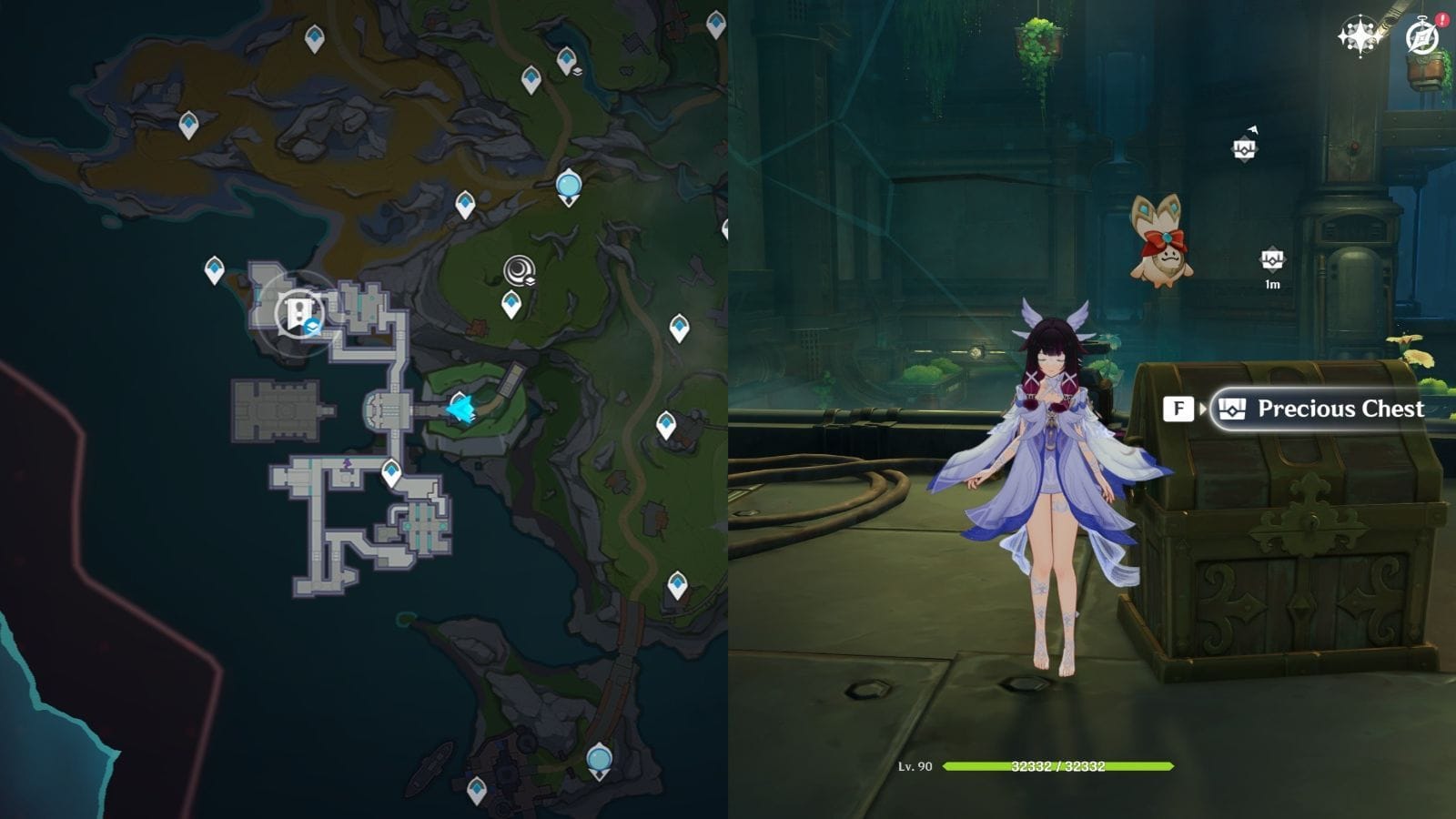Click the Precious Chest interaction icon
This screenshot has width=1456, height=819.
click(1234, 409)
